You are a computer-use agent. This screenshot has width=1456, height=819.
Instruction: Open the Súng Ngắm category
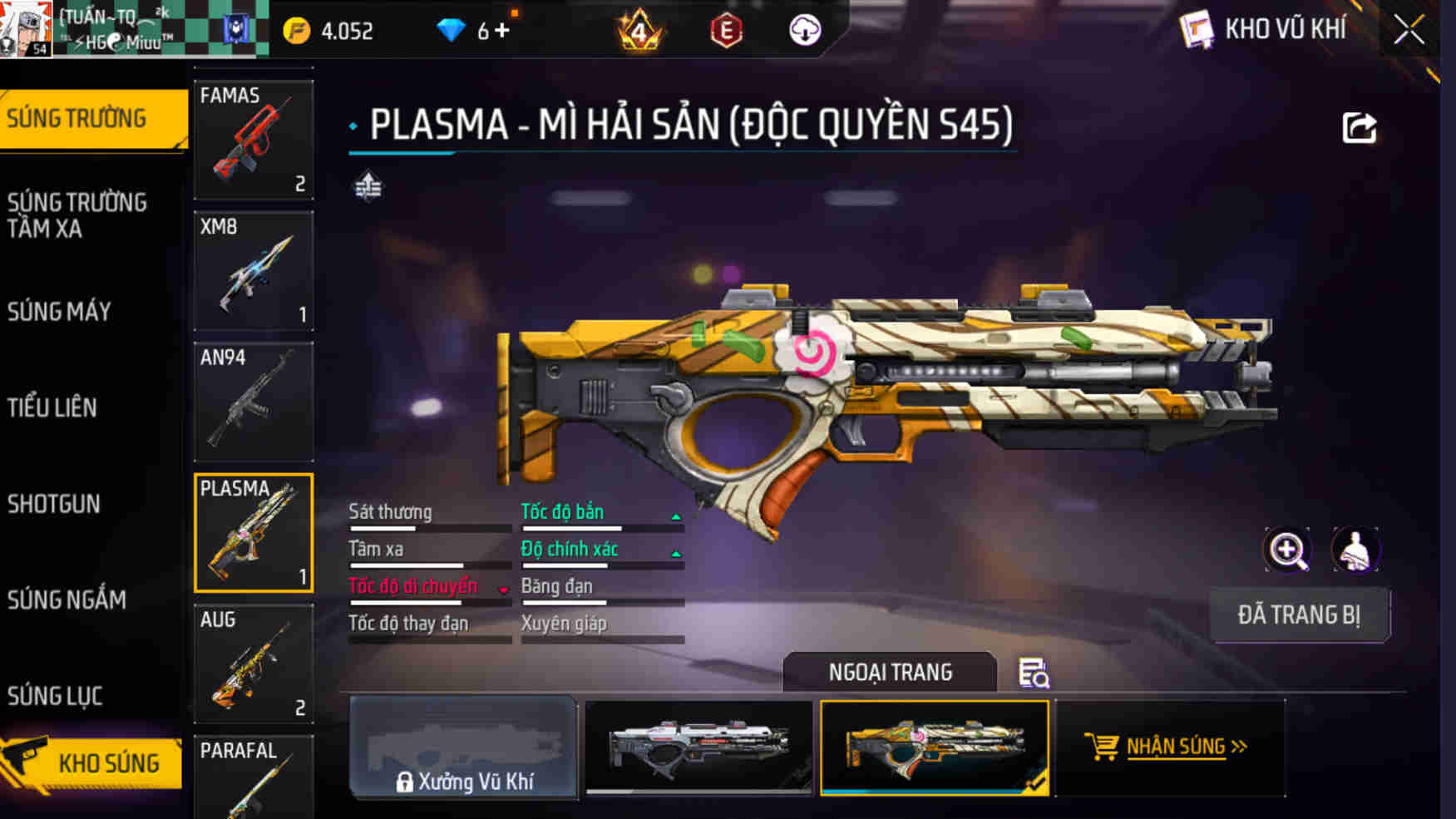pyautogui.click(x=67, y=599)
